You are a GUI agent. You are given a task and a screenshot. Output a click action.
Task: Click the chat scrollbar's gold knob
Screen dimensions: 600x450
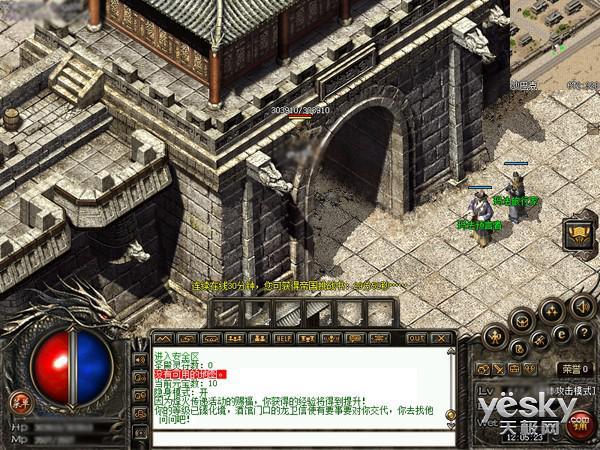tap(449, 414)
